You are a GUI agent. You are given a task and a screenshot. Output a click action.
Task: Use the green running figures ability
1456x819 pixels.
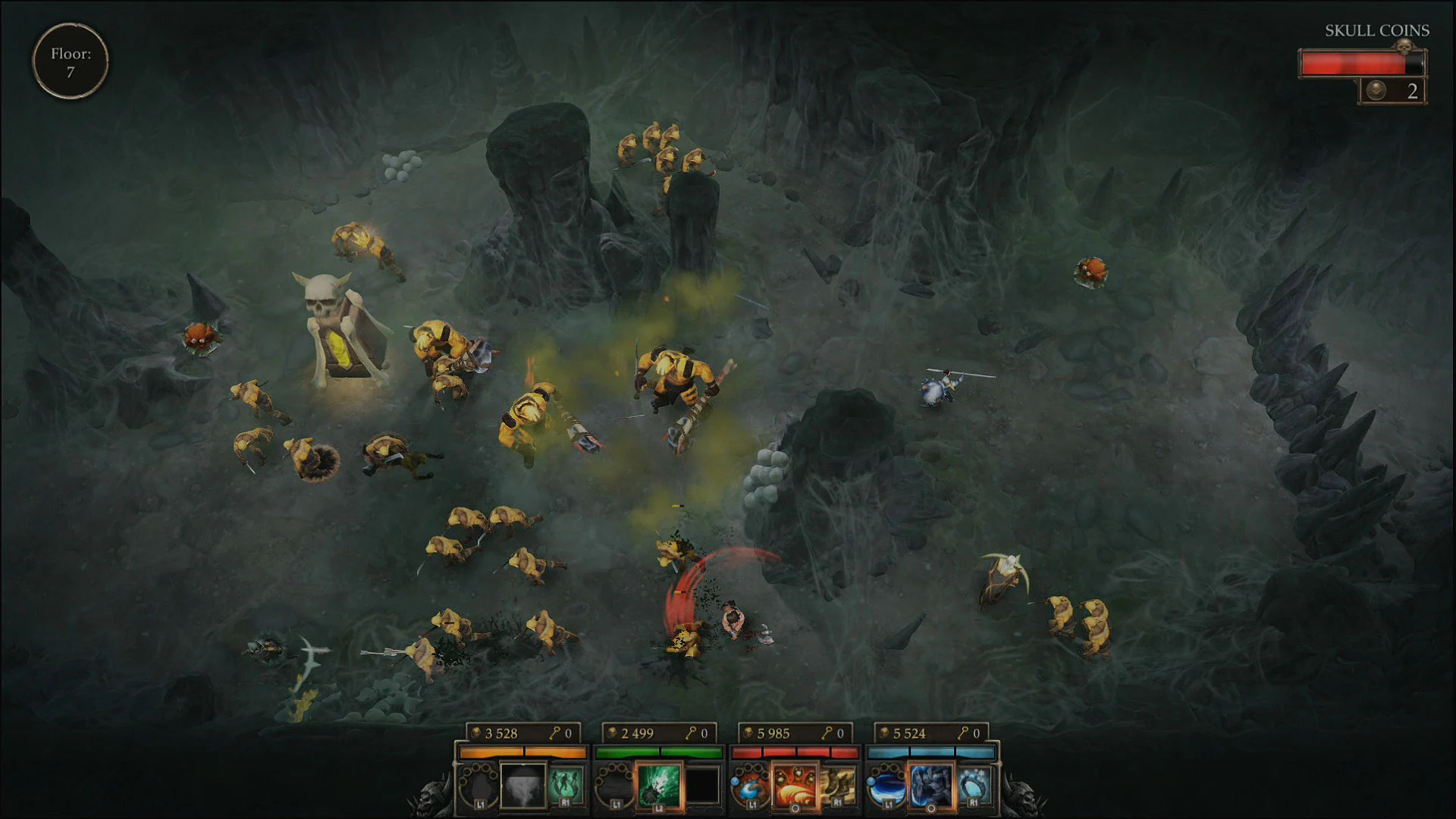pyautogui.click(x=566, y=785)
